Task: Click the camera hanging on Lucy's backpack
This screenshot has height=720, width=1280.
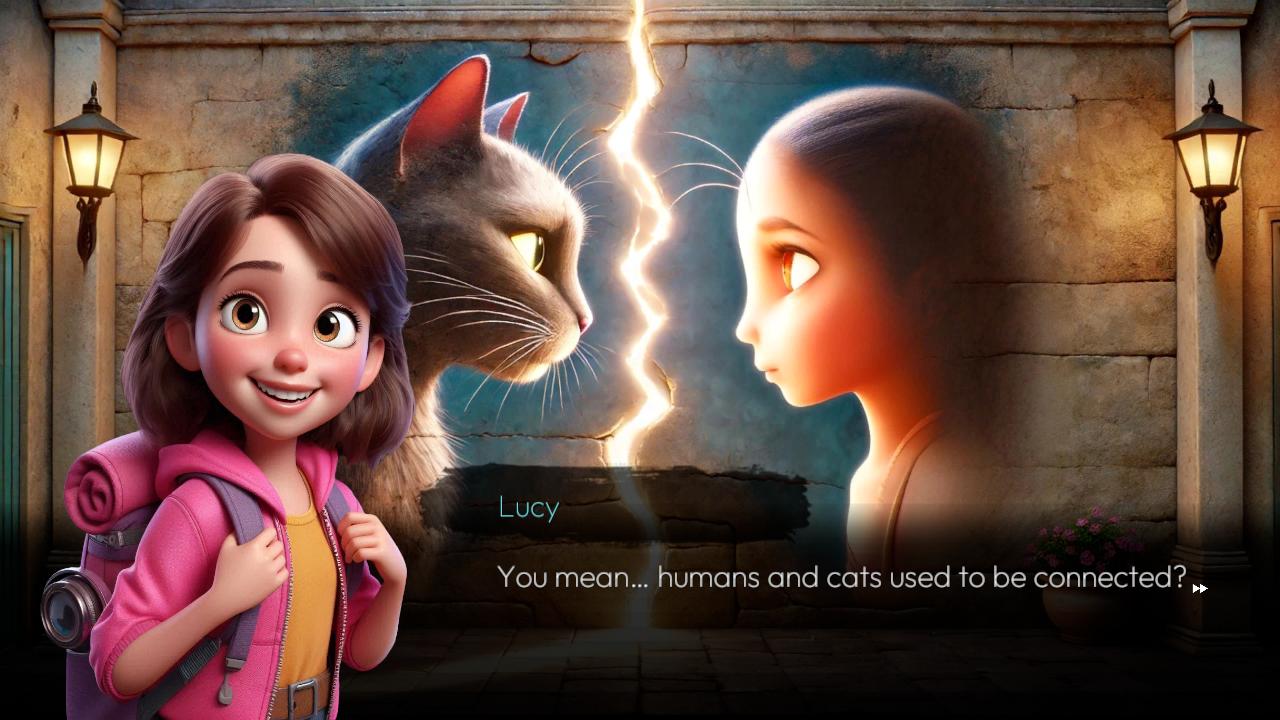Action: (x=68, y=604)
